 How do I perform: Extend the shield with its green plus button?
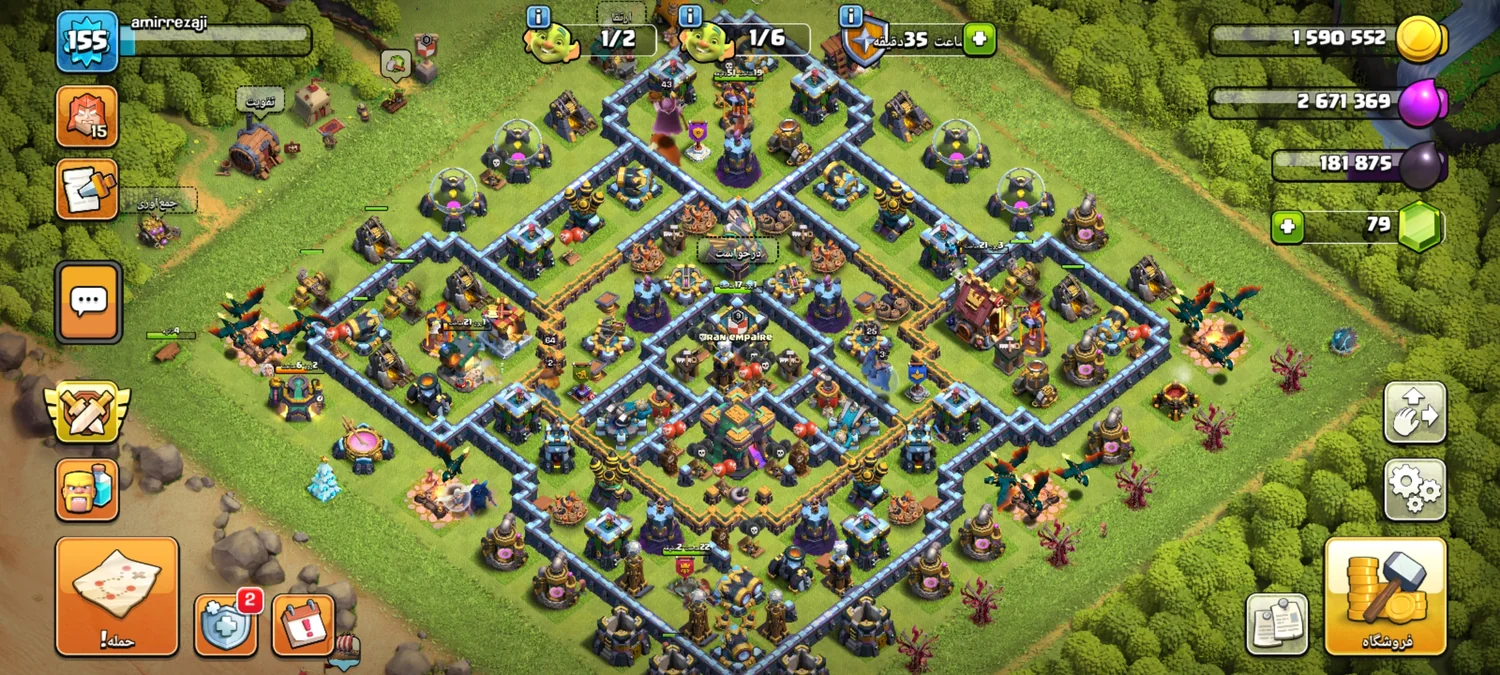point(980,40)
